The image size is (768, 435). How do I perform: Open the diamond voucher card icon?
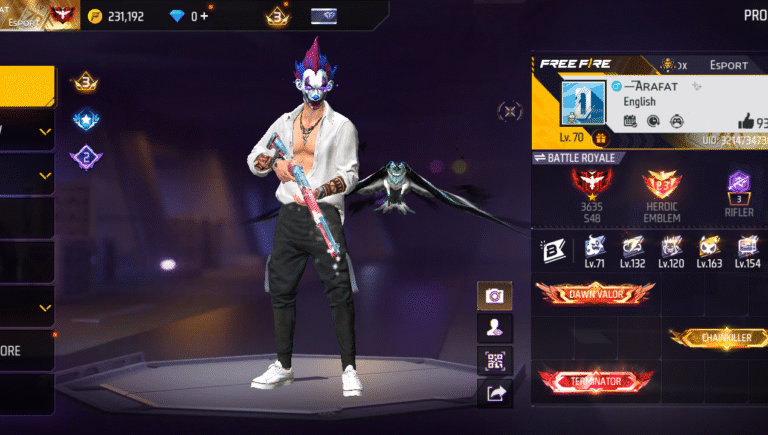pos(324,16)
